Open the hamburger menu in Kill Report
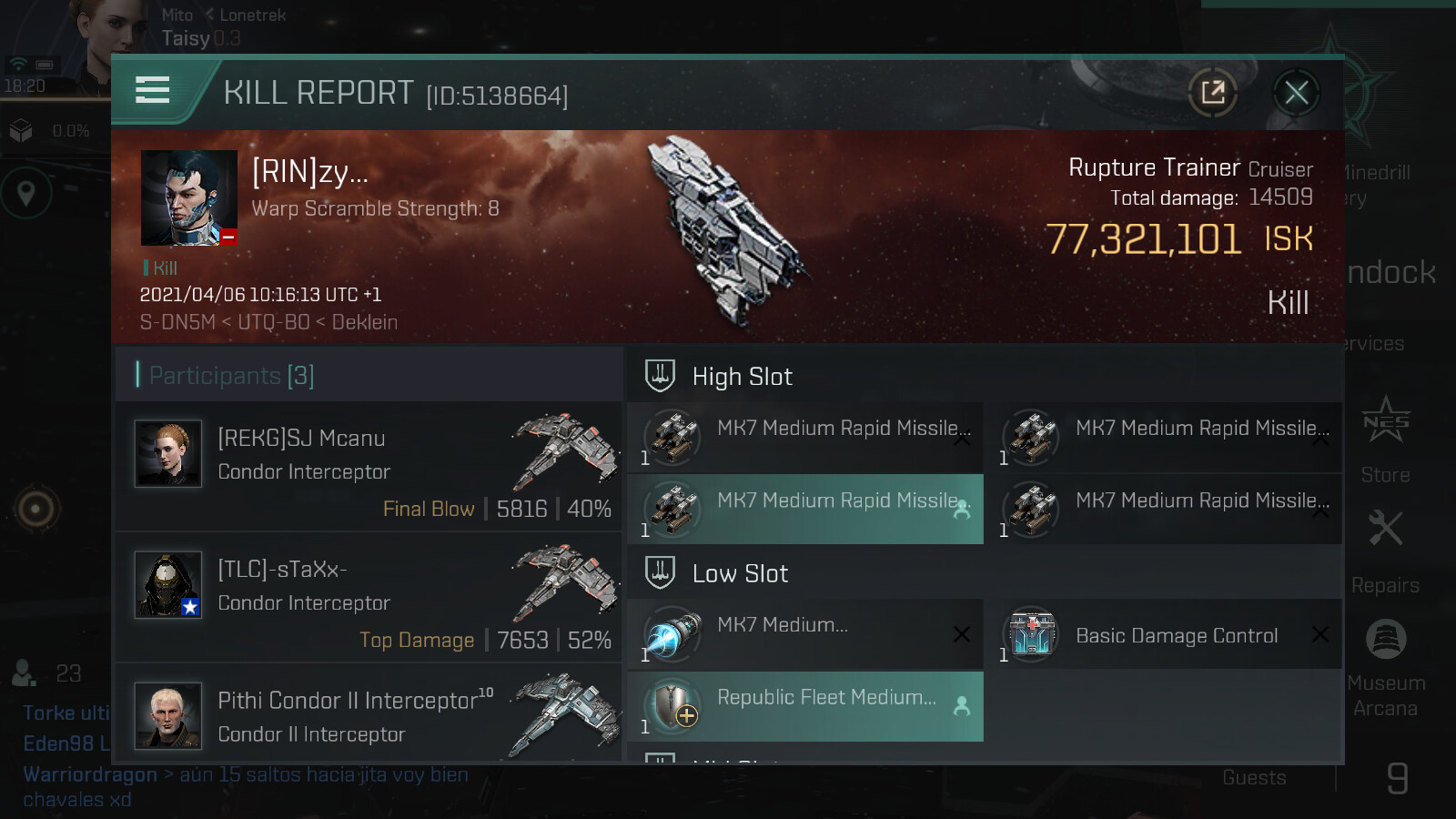The height and width of the screenshot is (819, 1456). click(152, 90)
